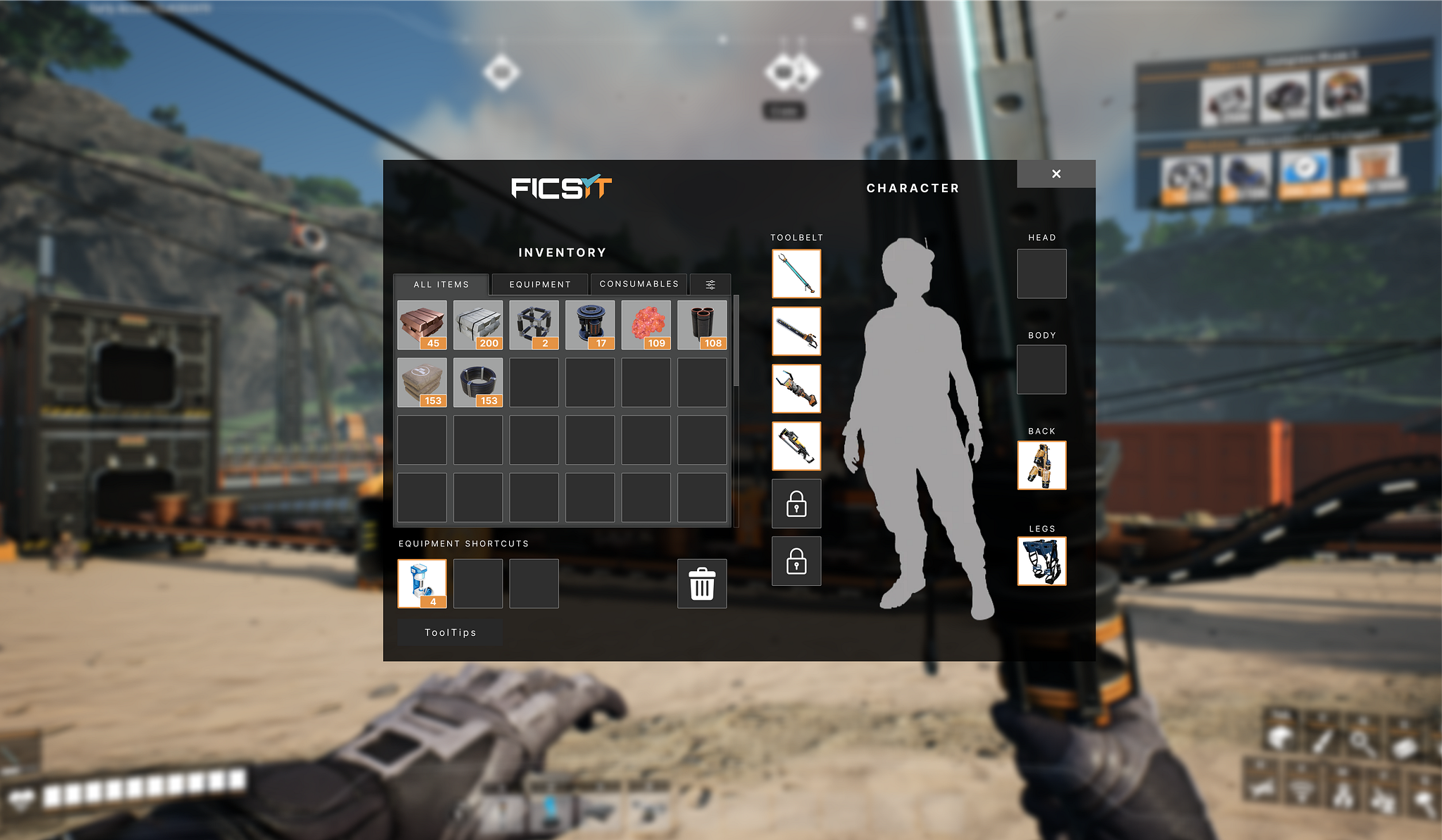Show the Consumables tab
Image resolution: width=1442 pixels, height=840 pixels.
coord(639,284)
